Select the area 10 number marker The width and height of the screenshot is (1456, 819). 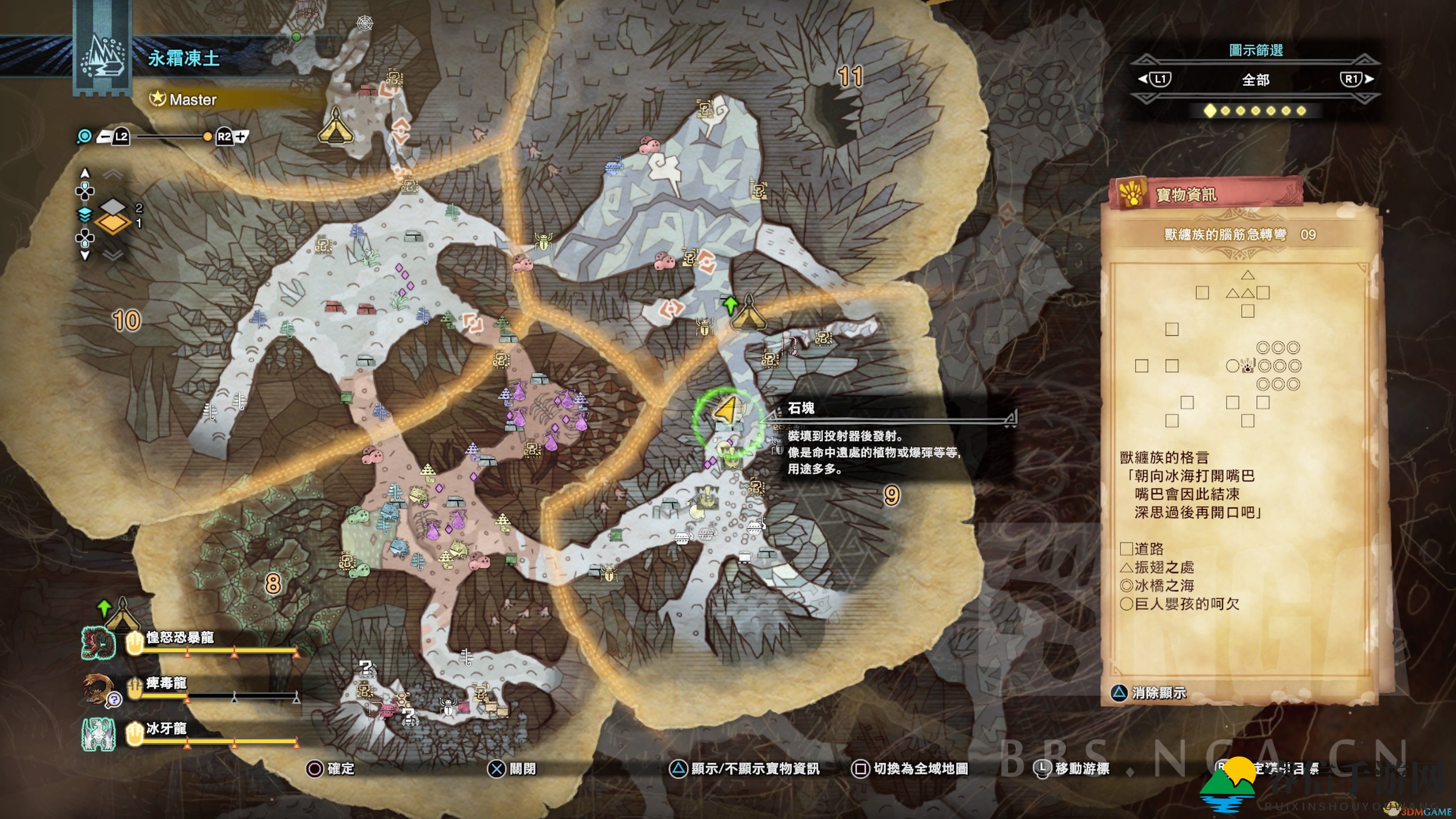(127, 321)
